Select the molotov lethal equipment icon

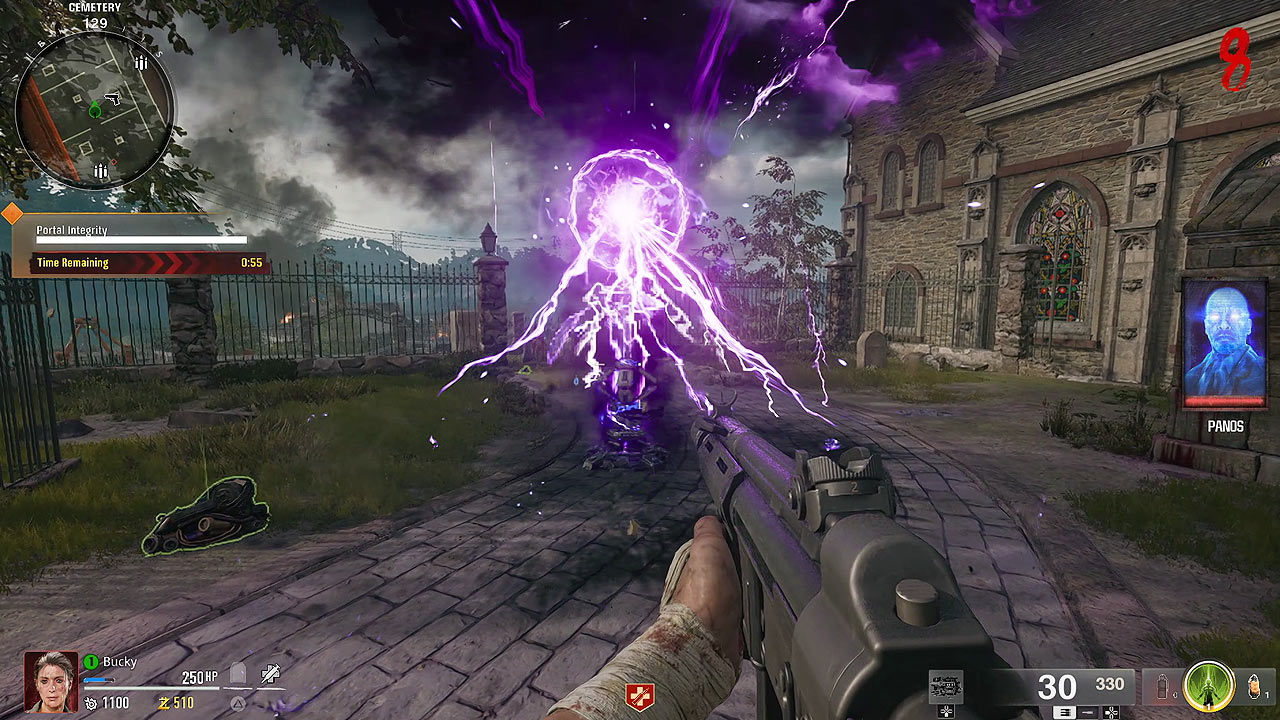(x=1252, y=687)
